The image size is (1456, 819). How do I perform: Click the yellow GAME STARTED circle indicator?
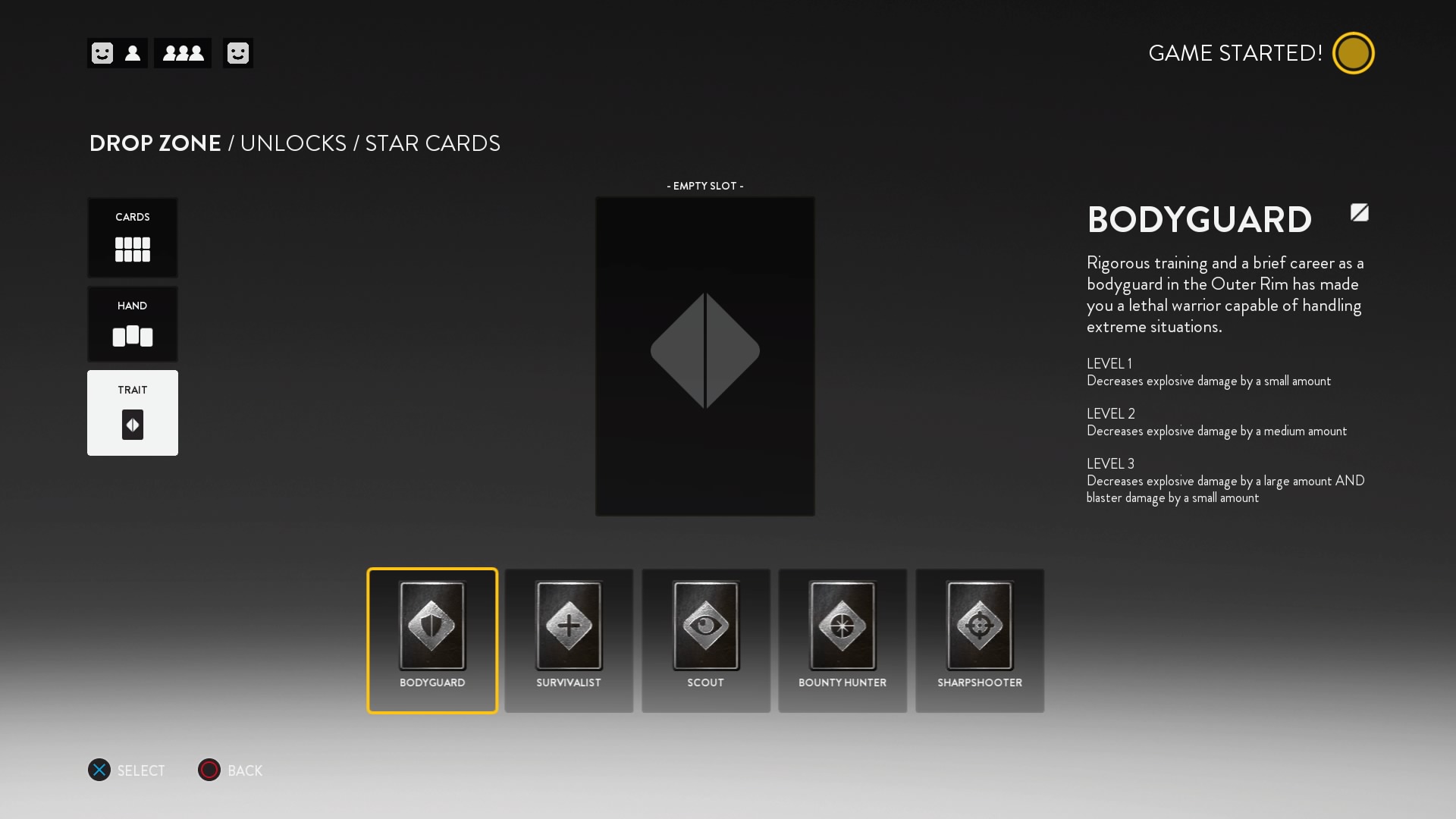pos(1354,52)
